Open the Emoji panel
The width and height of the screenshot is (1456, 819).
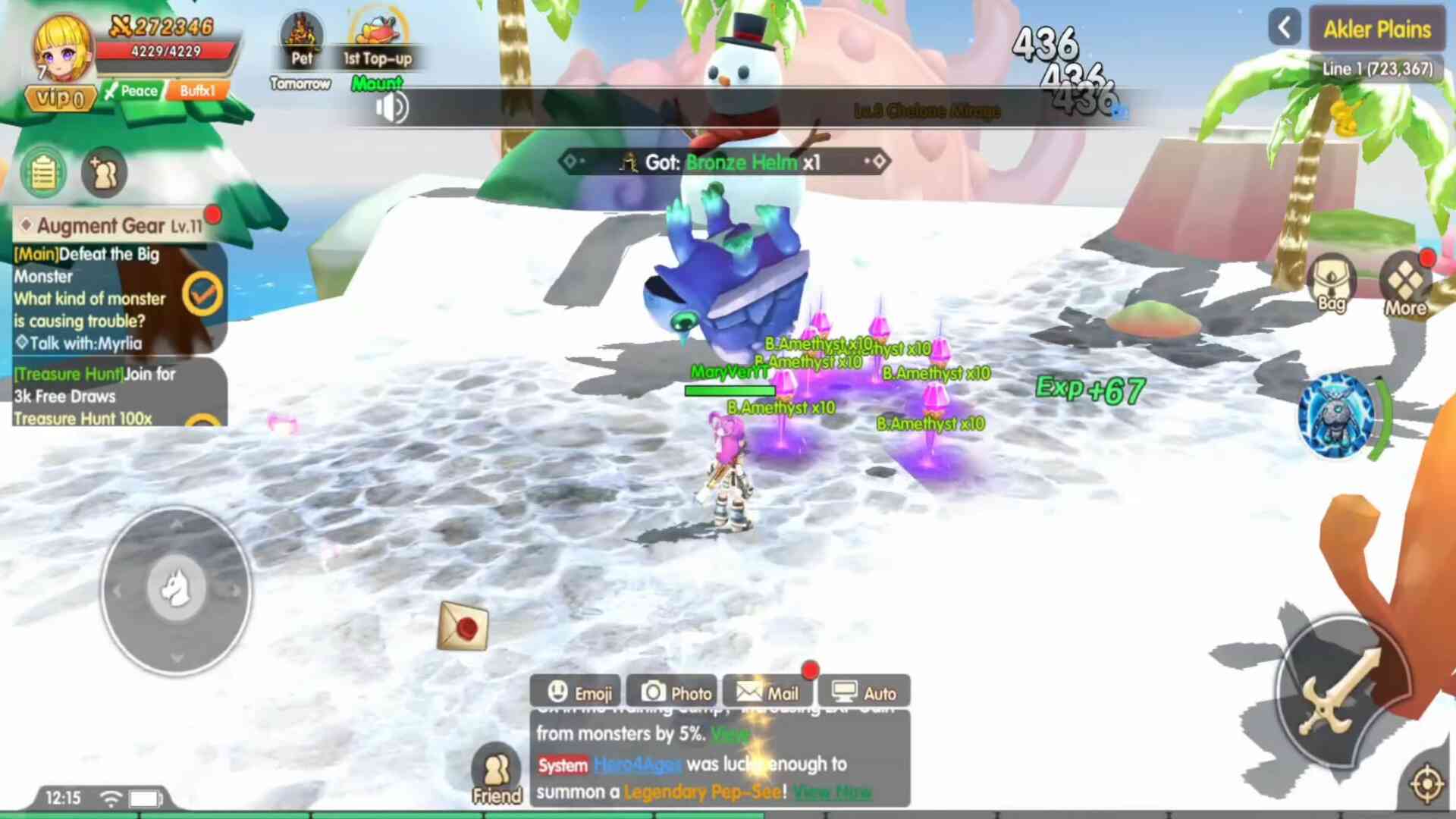click(576, 692)
